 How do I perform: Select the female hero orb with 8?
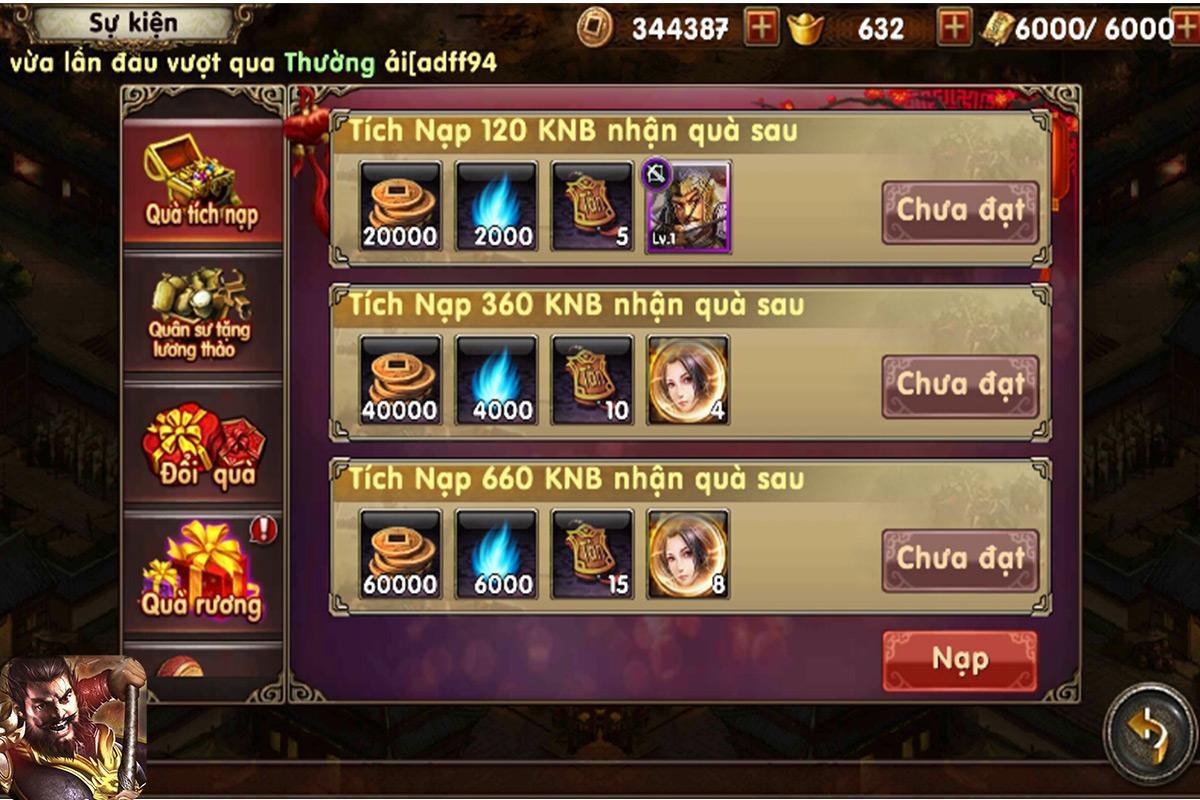coord(688,555)
